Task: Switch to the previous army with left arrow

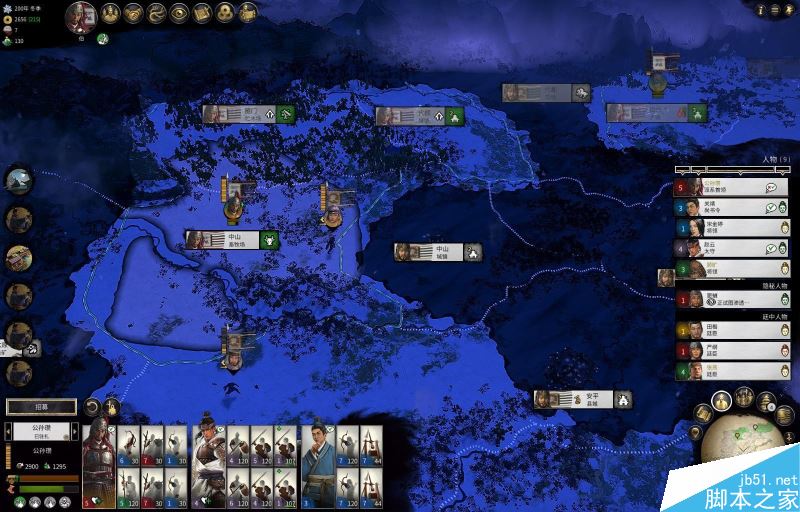Action: coord(9,433)
